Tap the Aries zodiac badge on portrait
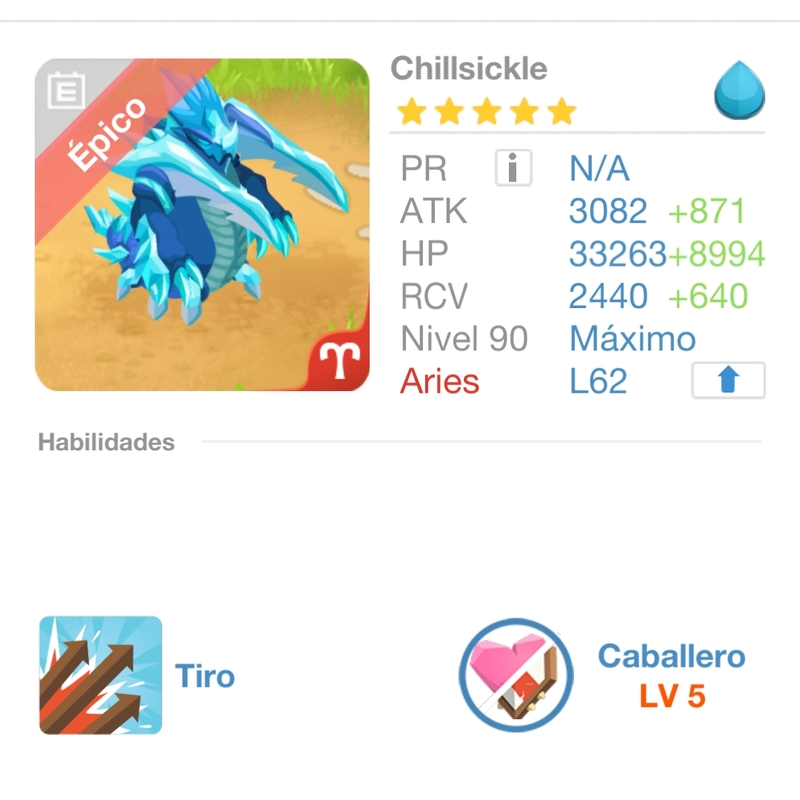The height and width of the screenshot is (800, 800). click(342, 357)
